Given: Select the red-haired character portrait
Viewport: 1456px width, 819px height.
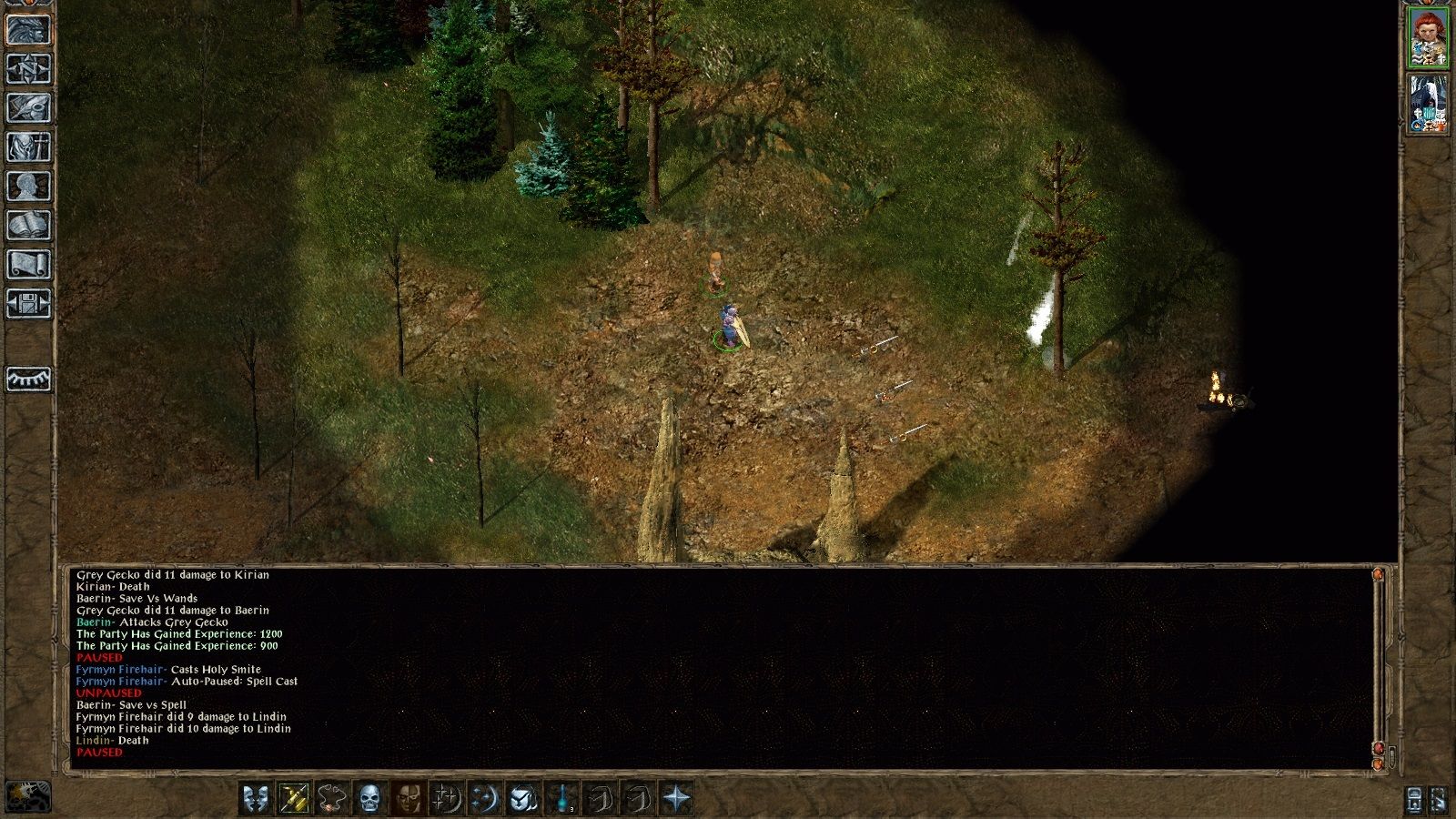Looking at the screenshot, I should pyautogui.click(x=1428, y=37).
